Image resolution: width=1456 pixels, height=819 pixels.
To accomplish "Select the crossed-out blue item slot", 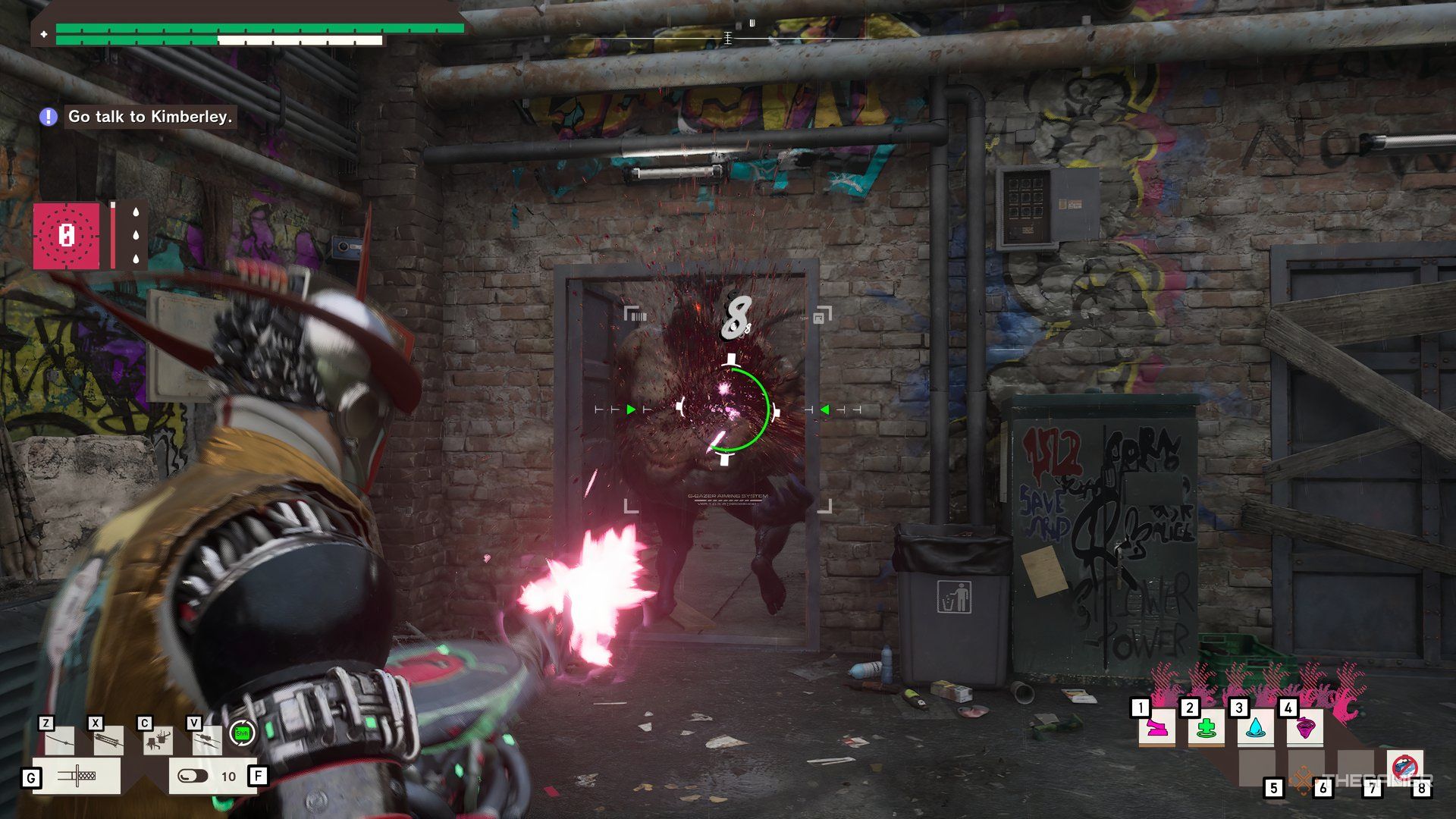I will (1404, 766).
